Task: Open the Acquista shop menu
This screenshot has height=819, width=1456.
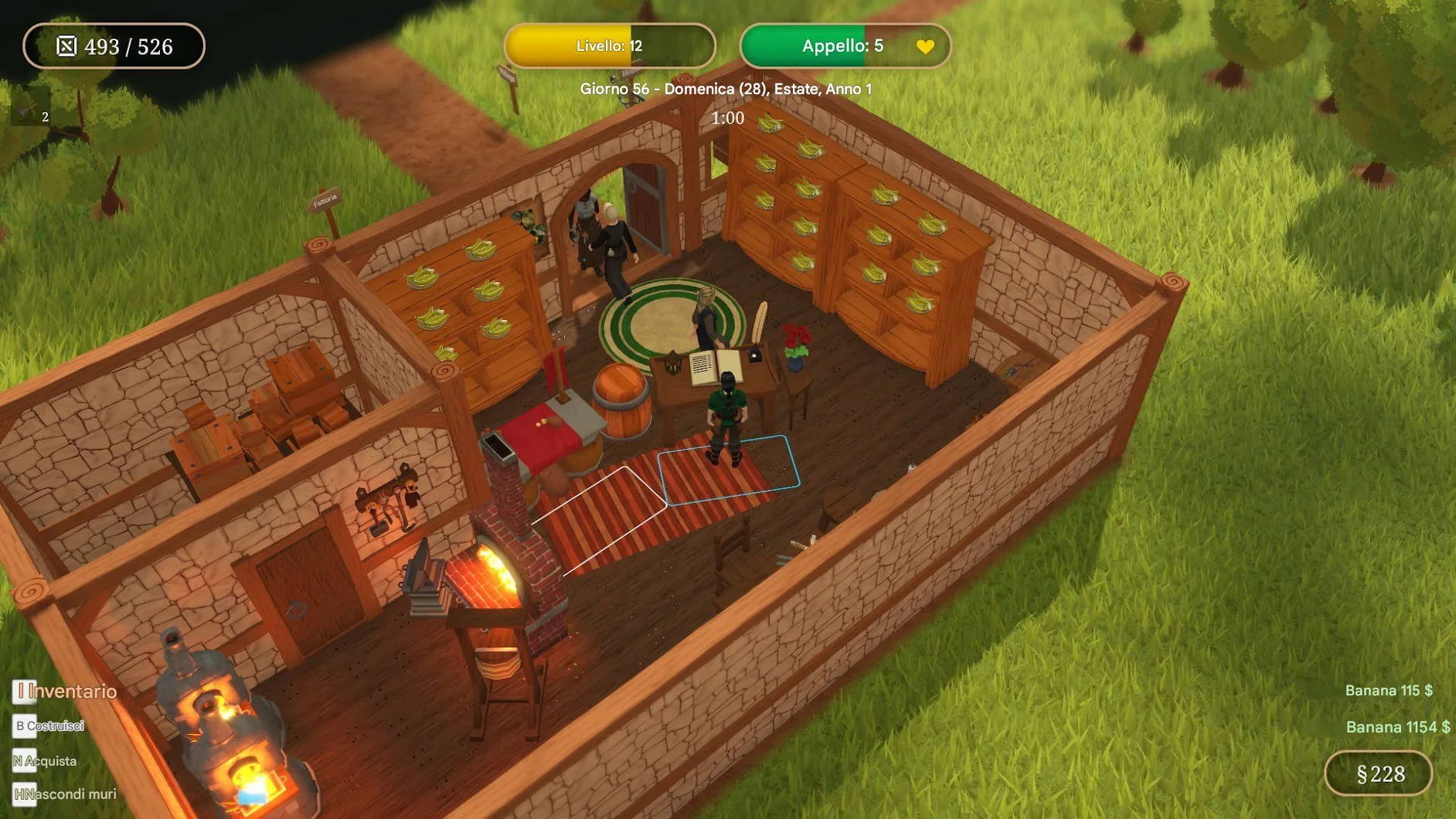Action: 45,761
